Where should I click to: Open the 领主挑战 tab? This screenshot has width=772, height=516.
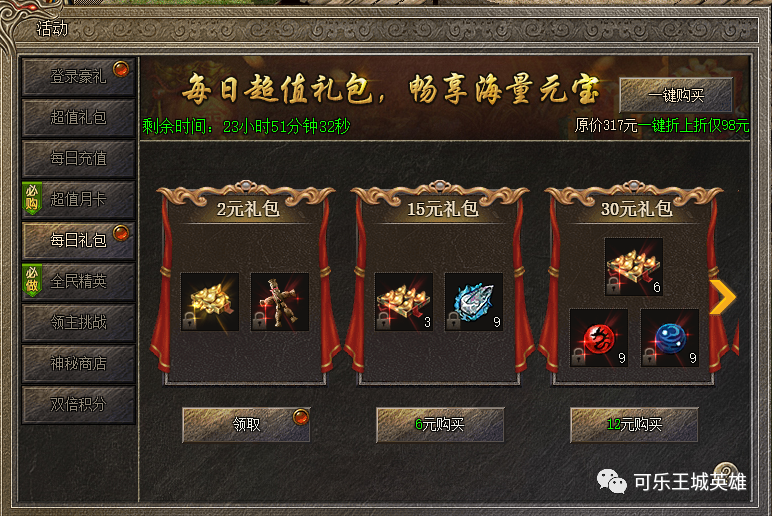[78, 323]
